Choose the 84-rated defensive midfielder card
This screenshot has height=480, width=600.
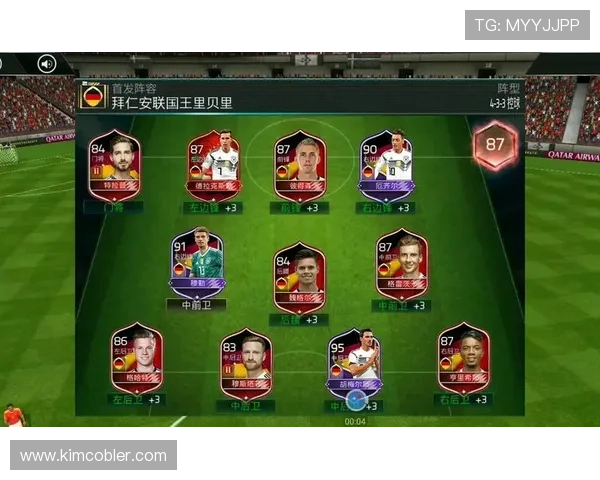(300, 277)
